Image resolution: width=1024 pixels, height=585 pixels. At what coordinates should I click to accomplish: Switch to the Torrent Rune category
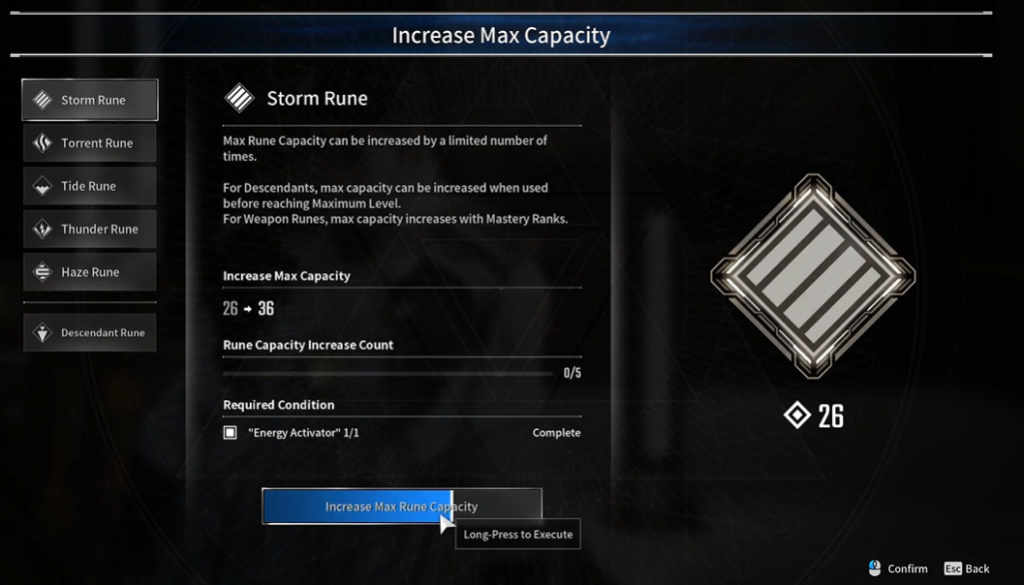click(90, 143)
